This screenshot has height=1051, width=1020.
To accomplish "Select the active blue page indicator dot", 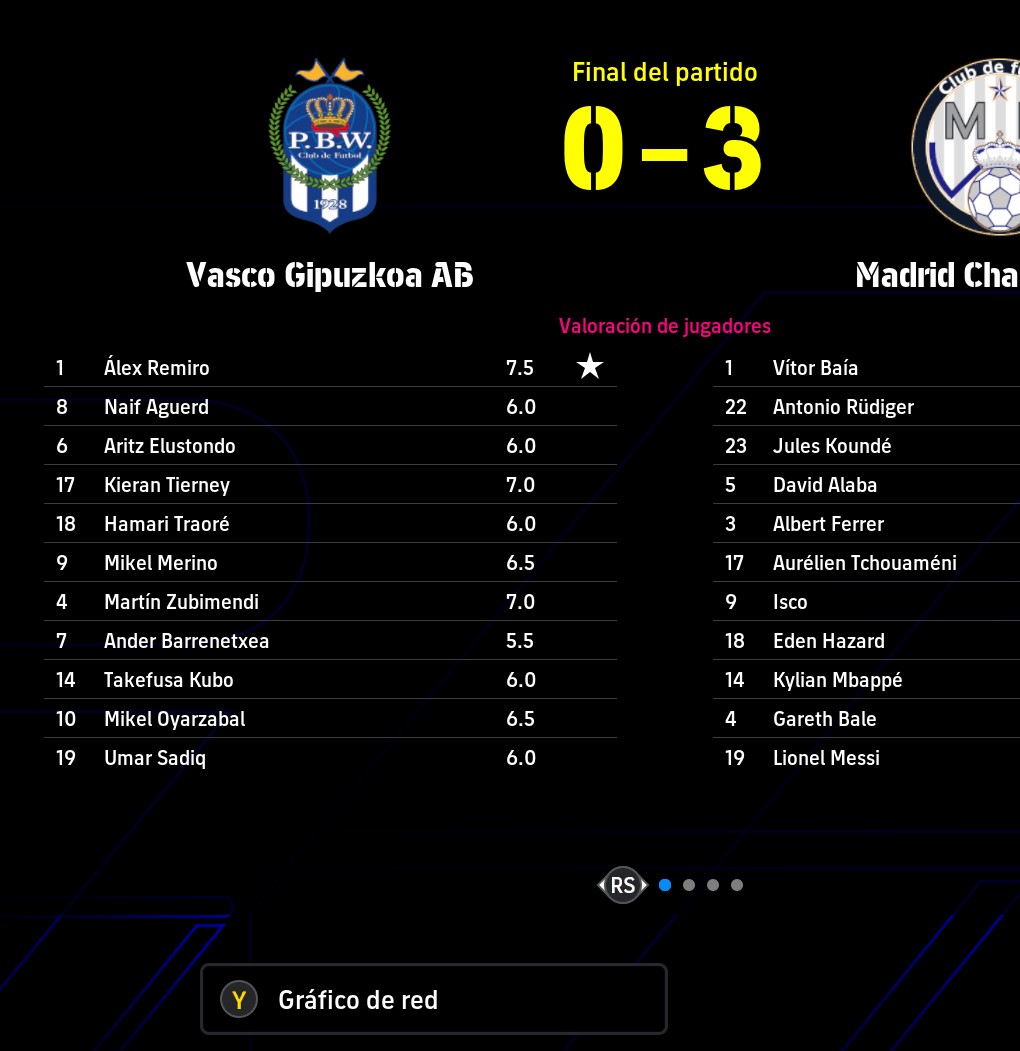I will [665, 885].
